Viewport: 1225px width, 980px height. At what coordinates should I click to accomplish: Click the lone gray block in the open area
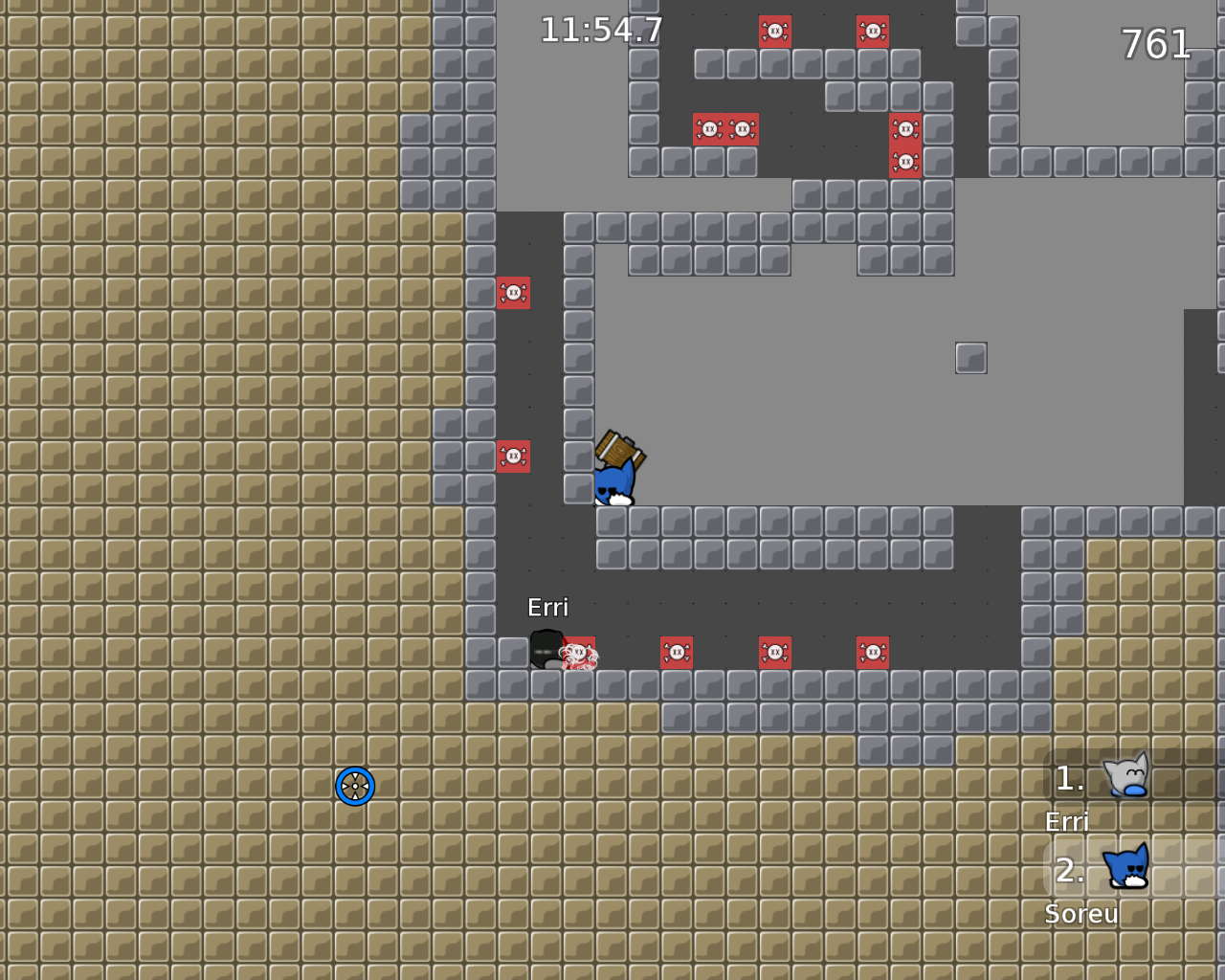click(972, 357)
